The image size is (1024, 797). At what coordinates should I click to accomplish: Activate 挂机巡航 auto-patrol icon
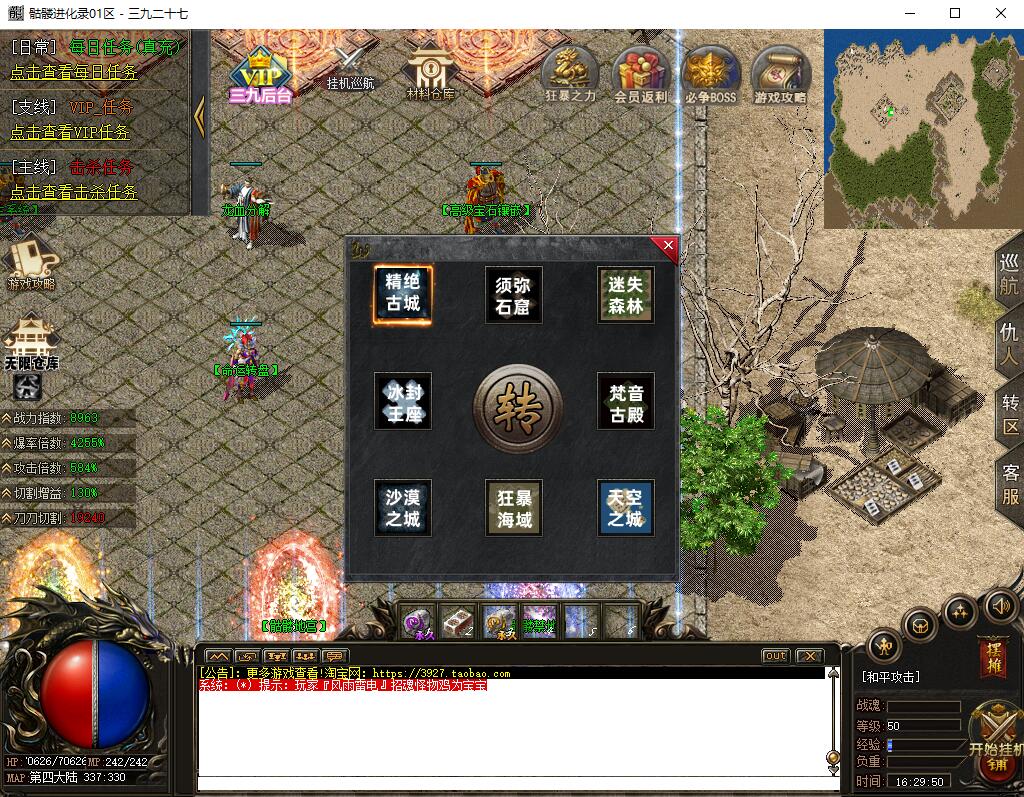point(350,66)
